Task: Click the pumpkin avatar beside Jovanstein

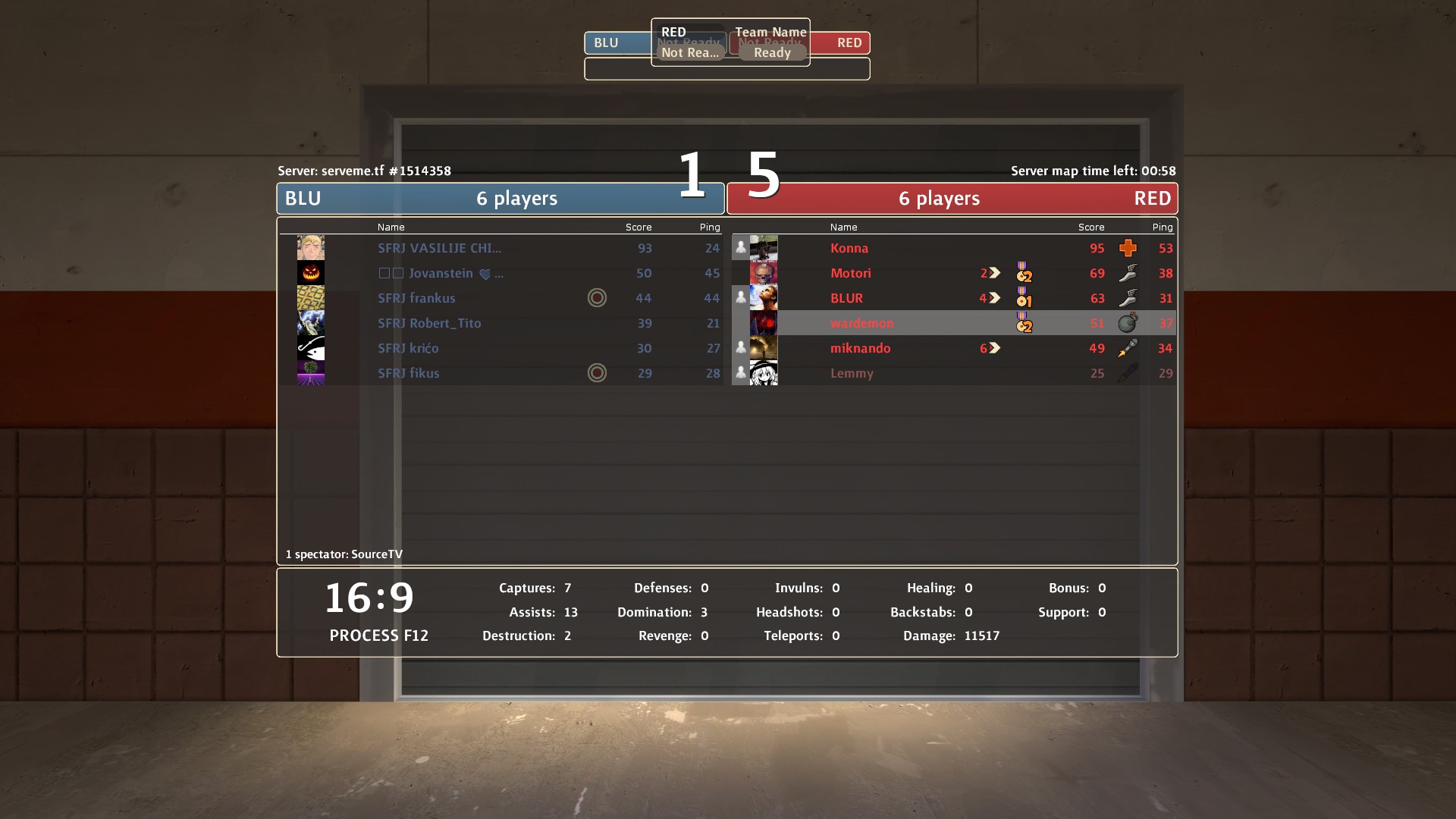Action: (311, 273)
